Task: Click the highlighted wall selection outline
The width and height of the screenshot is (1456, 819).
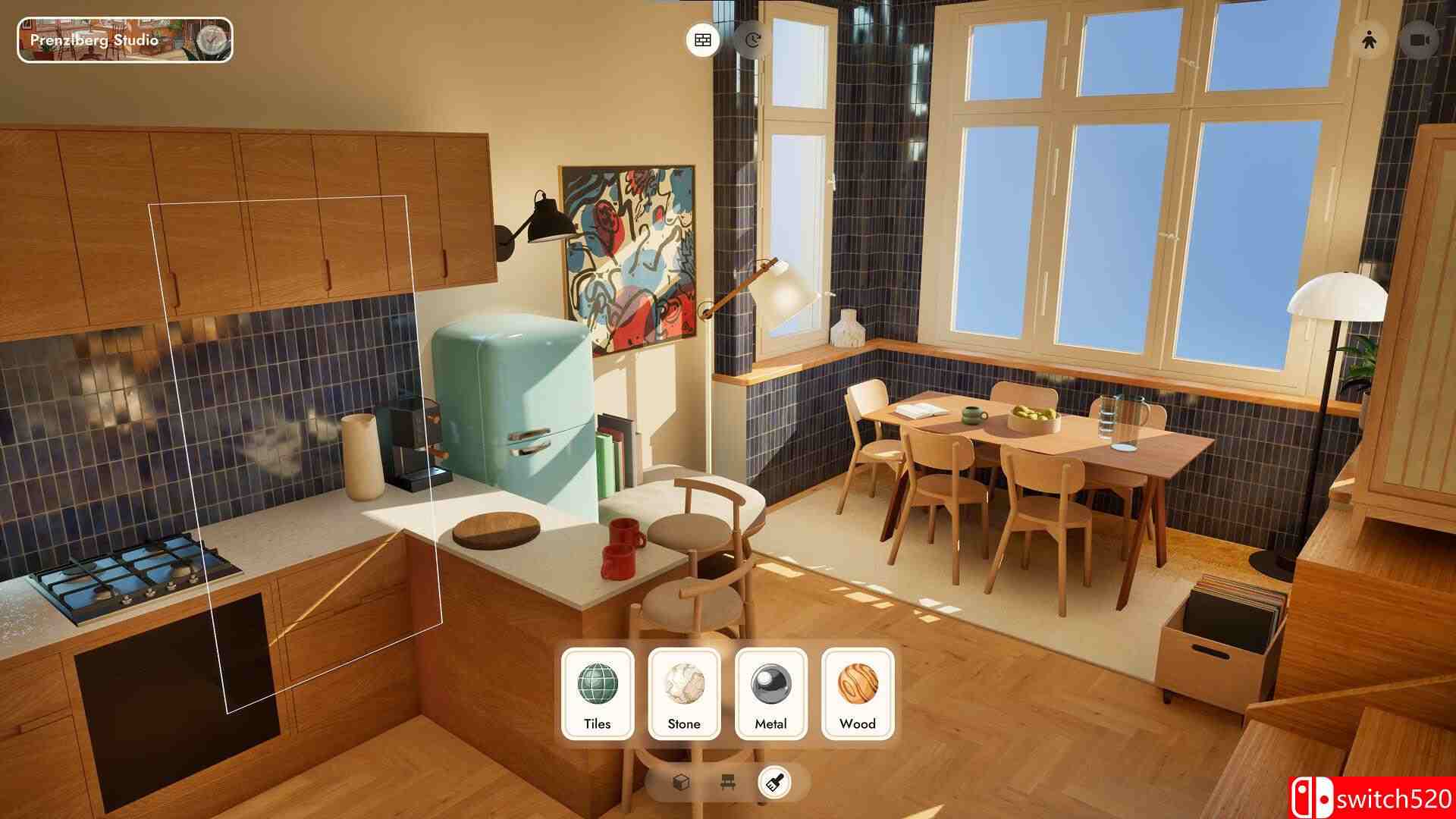Action: [296, 455]
